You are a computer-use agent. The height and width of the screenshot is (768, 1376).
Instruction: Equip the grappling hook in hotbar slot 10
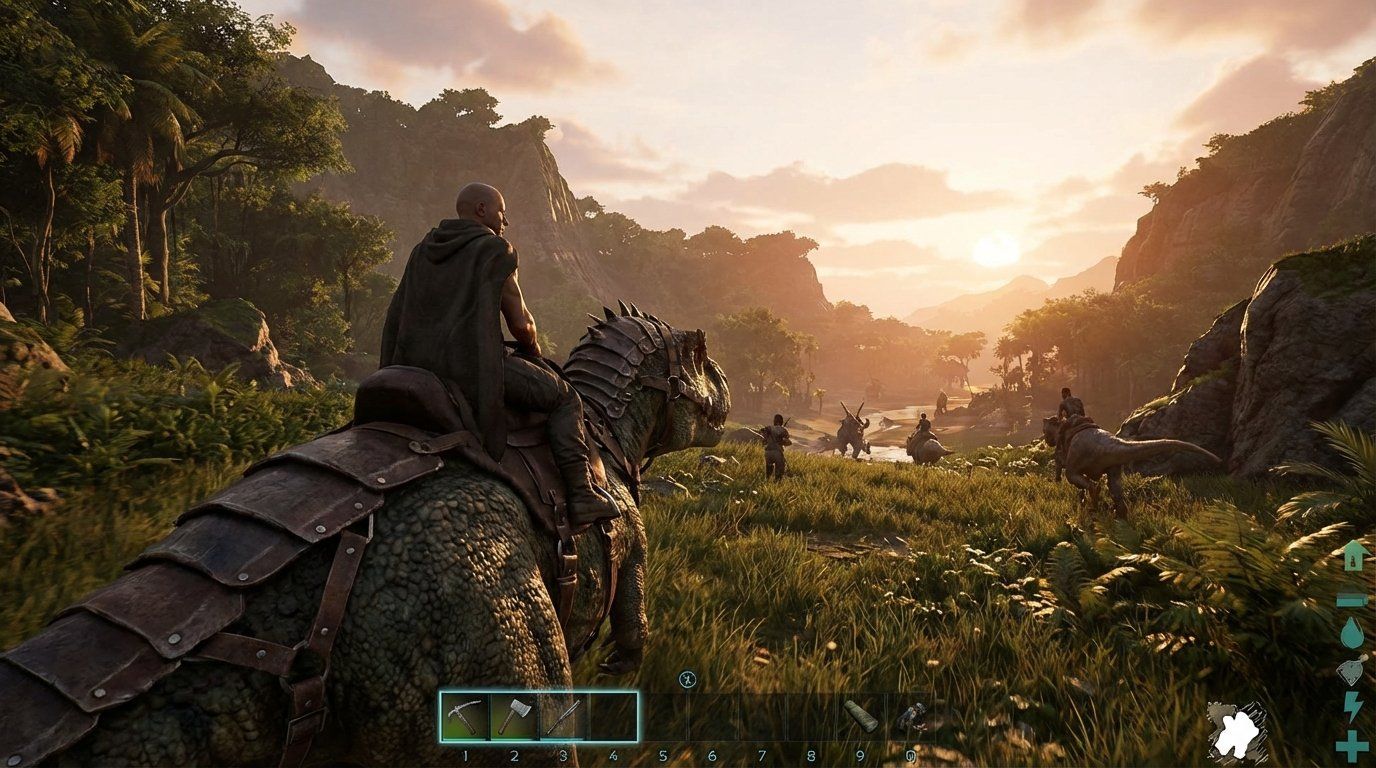911,717
